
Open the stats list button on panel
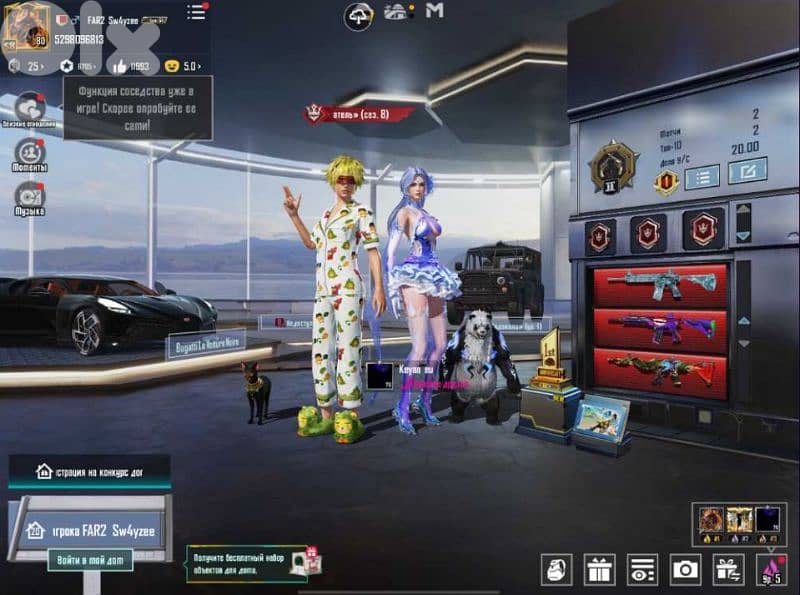[702, 177]
